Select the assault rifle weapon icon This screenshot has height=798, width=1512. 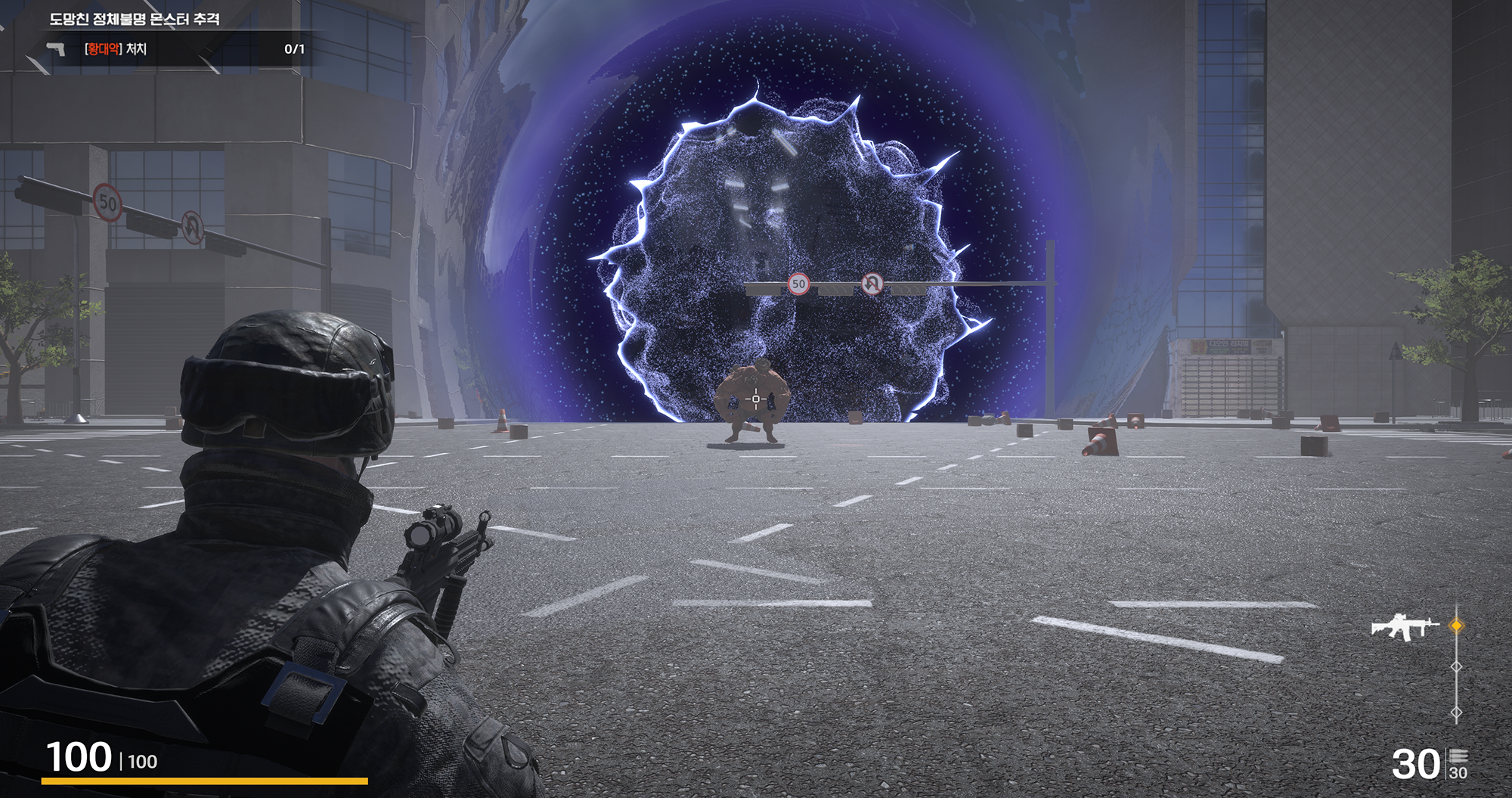(1404, 626)
